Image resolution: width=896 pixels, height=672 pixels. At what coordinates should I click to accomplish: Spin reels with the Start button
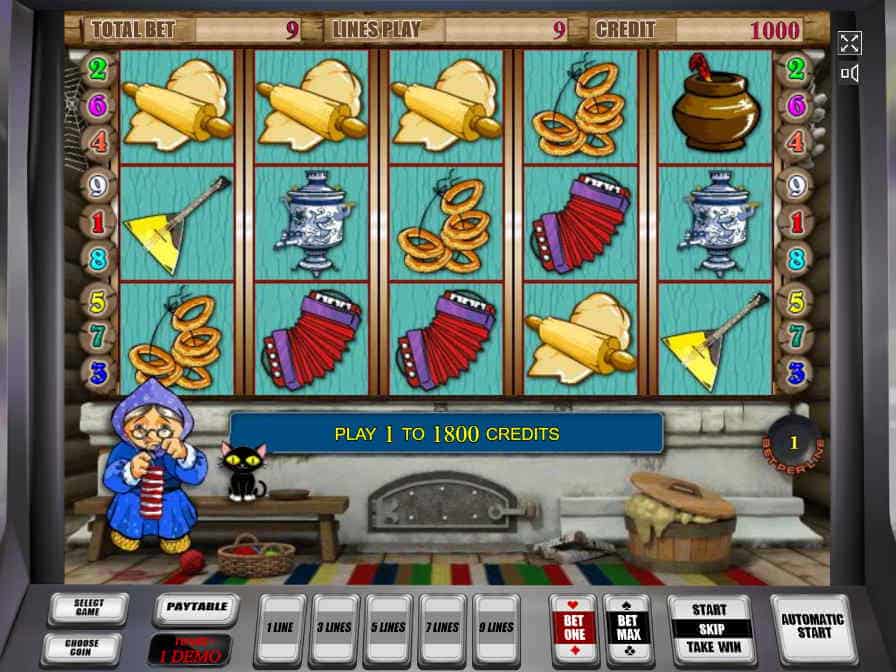tap(709, 610)
